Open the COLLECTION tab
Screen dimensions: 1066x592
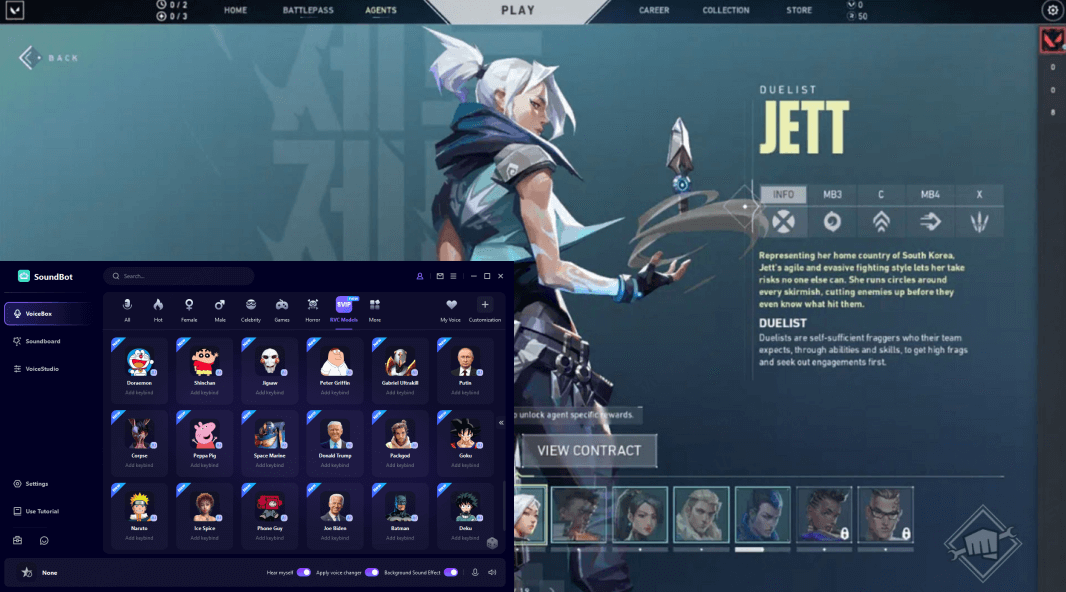pos(726,10)
